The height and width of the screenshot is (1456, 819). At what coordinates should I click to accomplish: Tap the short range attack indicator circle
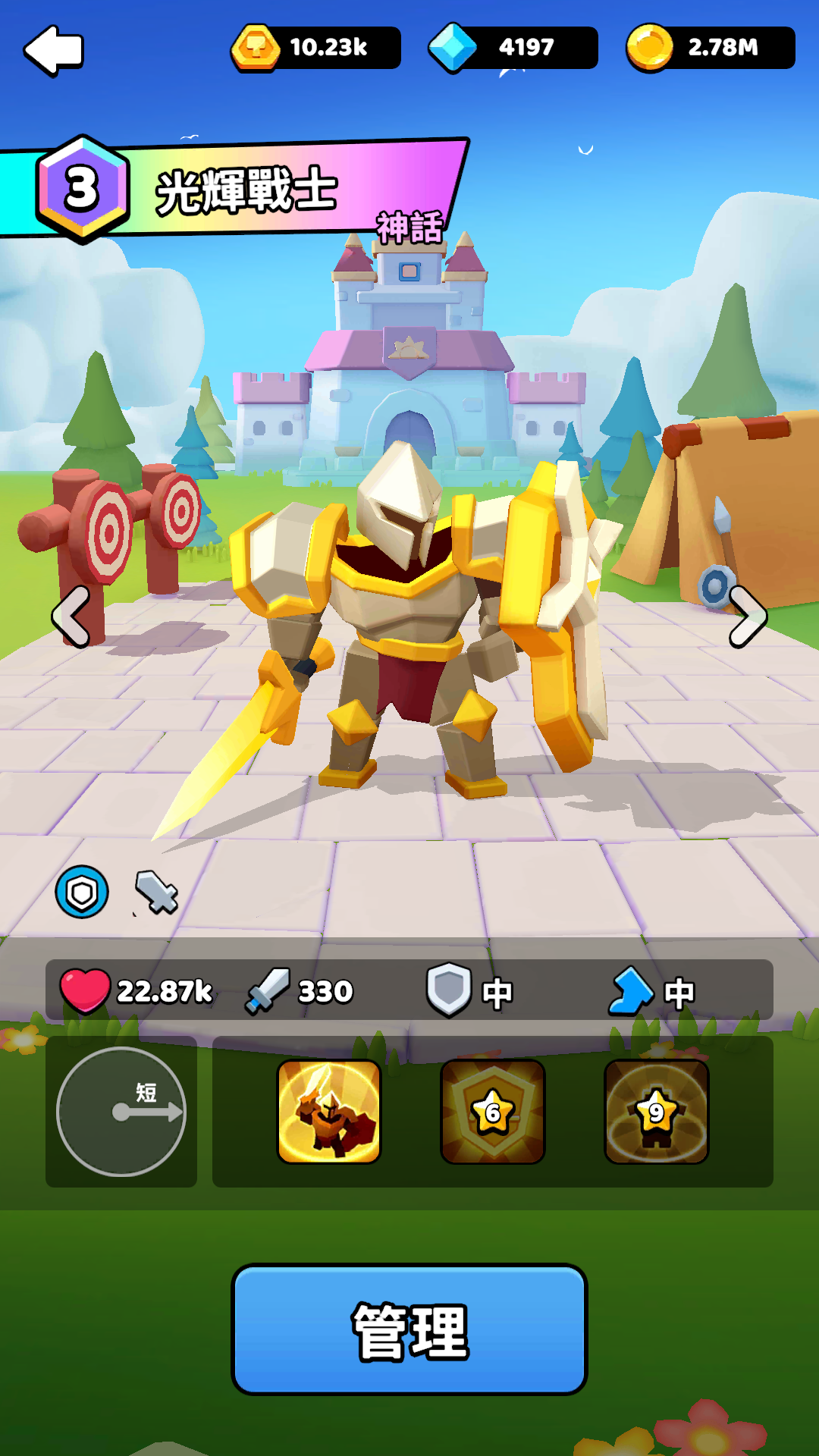pos(121,1111)
